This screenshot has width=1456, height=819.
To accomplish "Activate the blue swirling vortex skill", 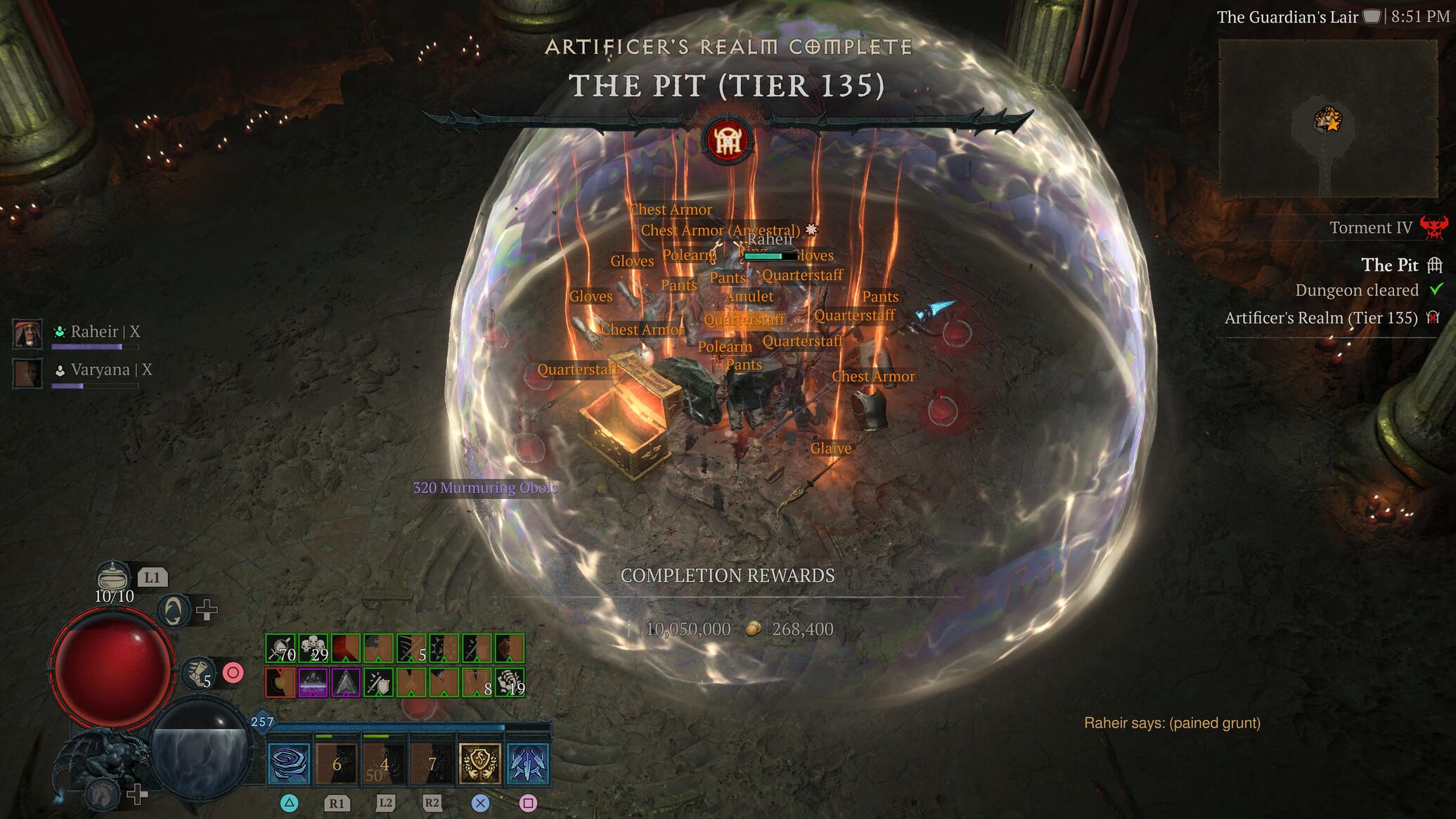I will point(289,763).
